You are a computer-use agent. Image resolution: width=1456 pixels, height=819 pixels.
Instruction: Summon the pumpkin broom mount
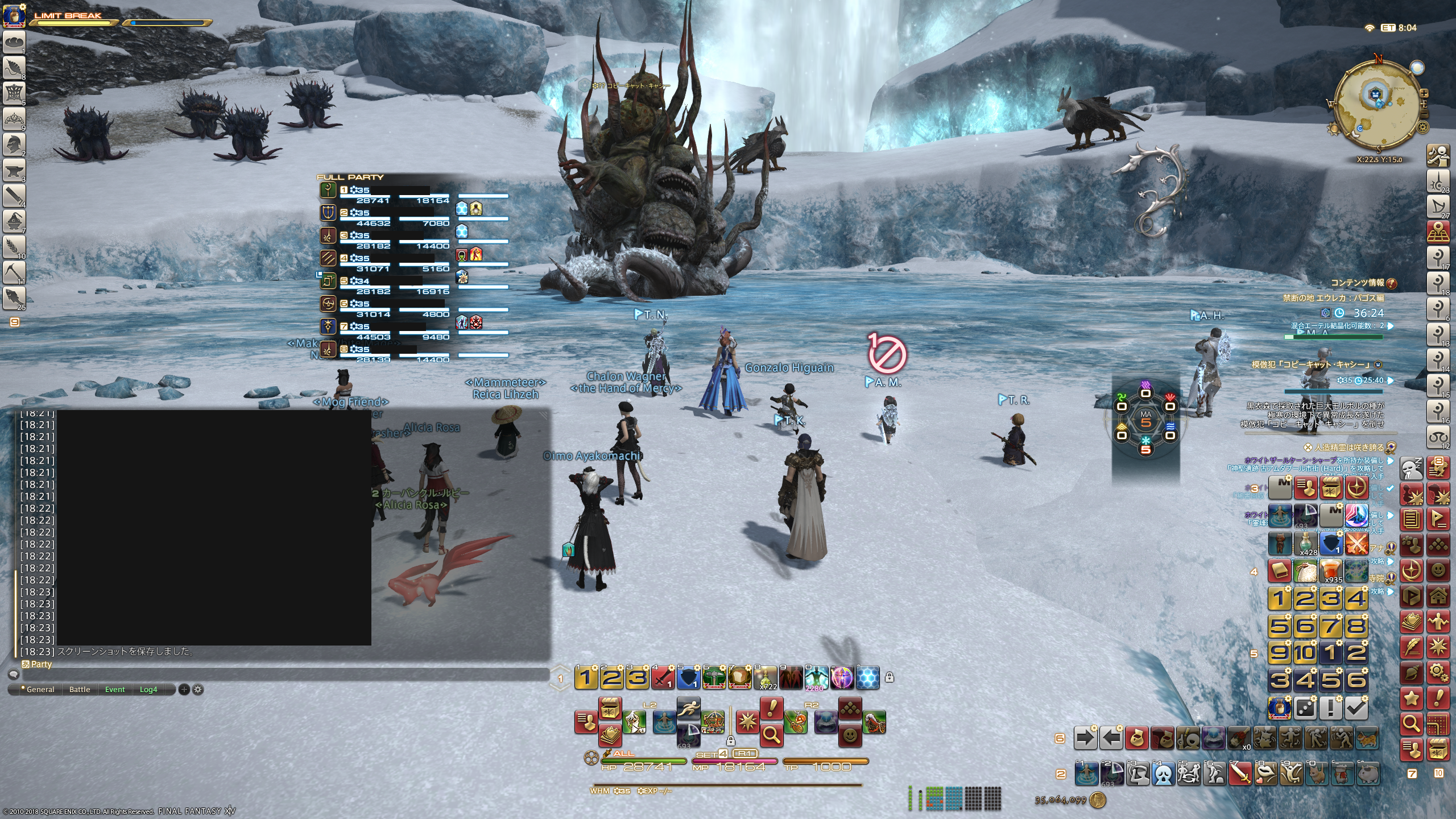click(795, 722)
